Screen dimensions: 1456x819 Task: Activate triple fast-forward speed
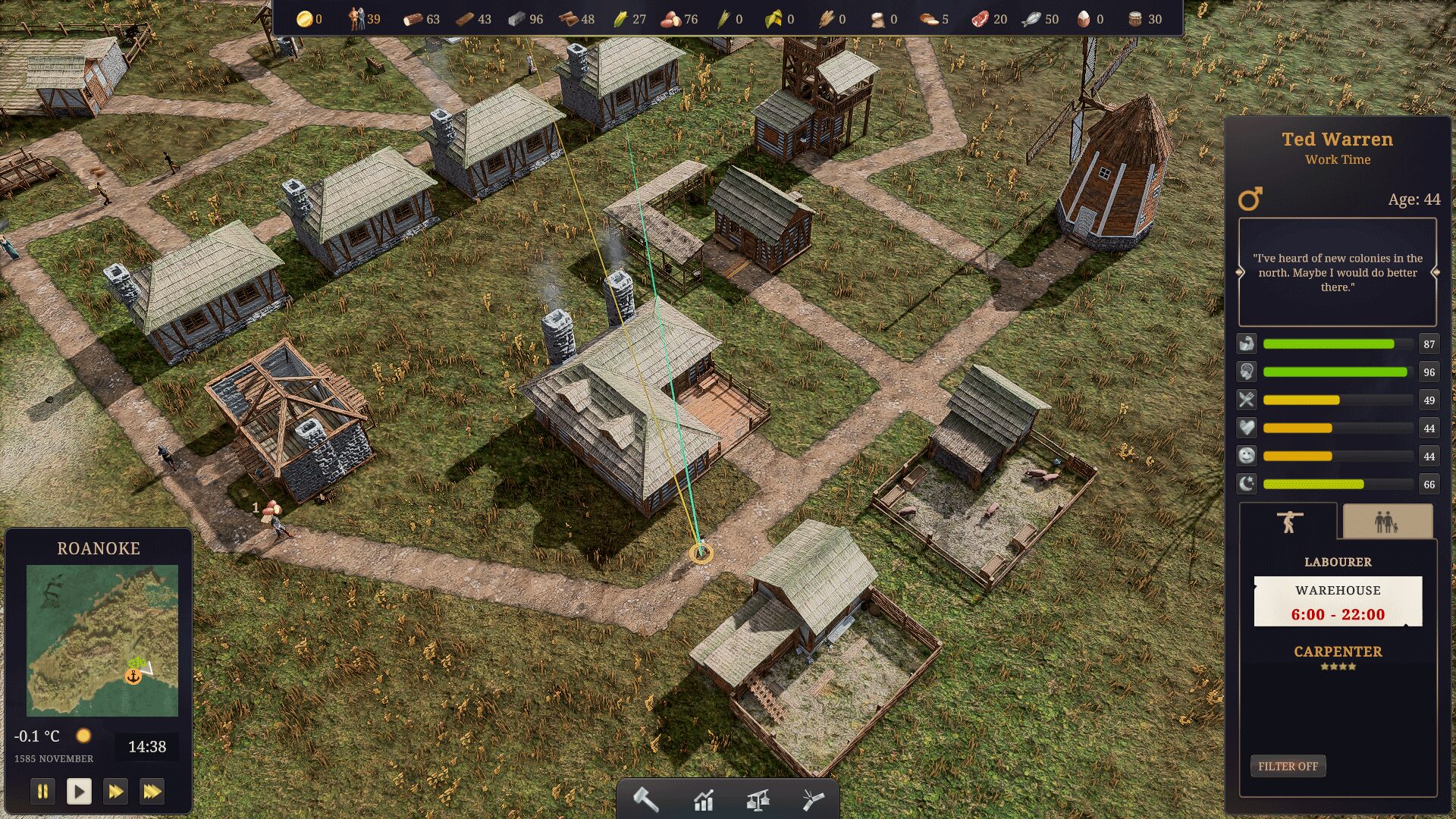click(x=152, y=792)
